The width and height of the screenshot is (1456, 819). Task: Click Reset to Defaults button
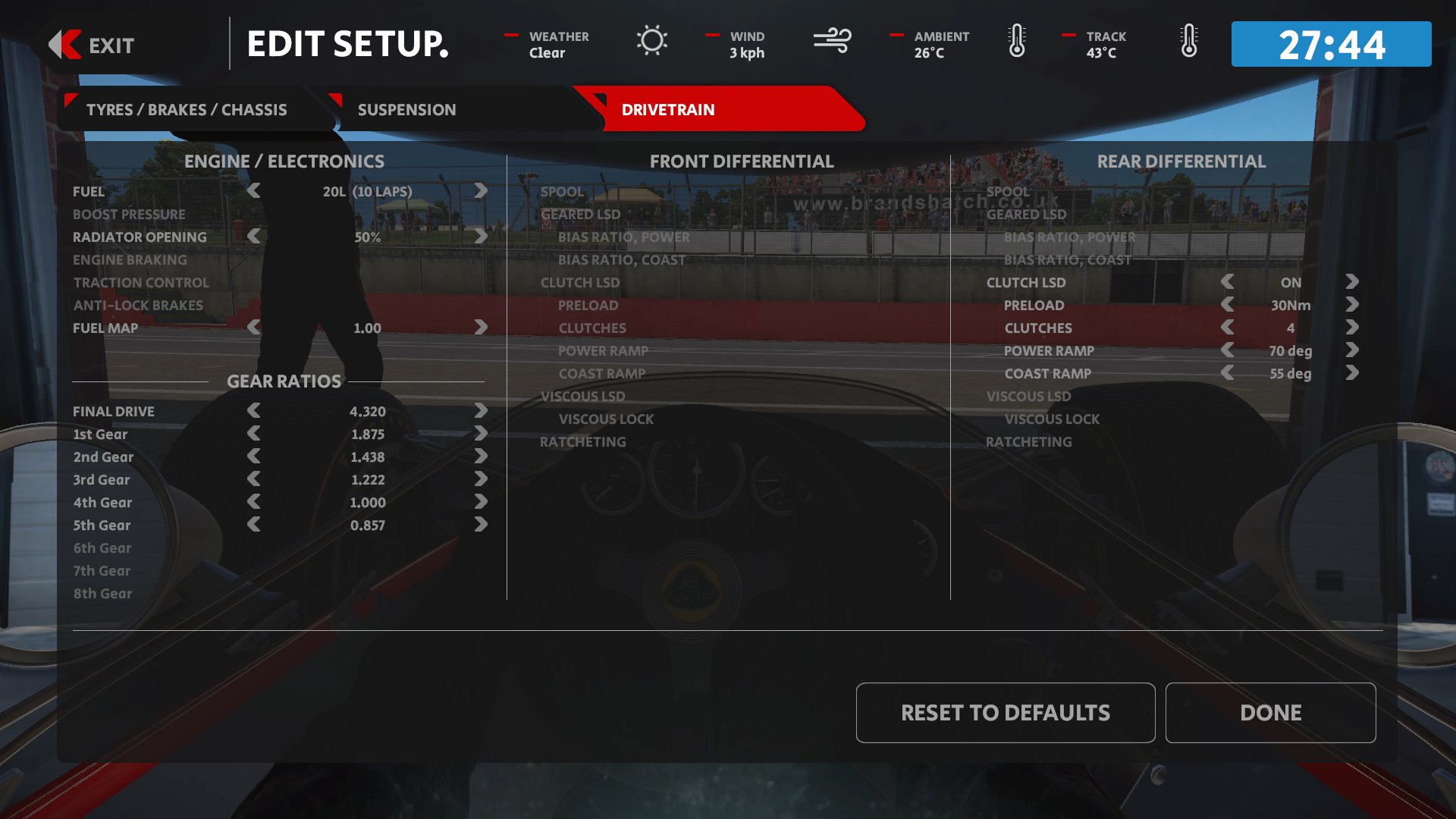(1005, 713)
